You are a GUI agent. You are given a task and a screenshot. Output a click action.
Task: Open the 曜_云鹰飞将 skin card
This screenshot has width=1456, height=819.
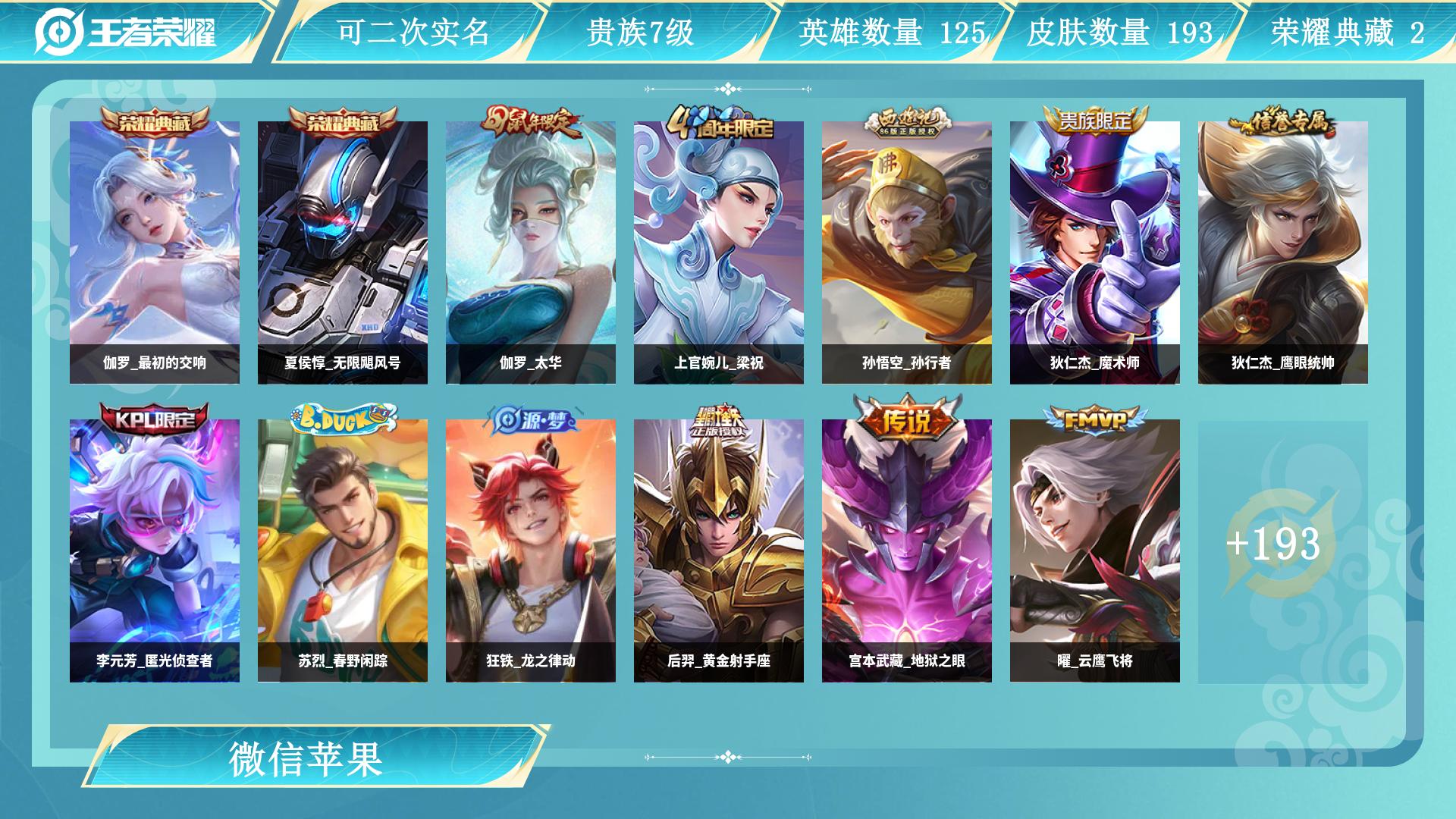(x=1095, y=550)
